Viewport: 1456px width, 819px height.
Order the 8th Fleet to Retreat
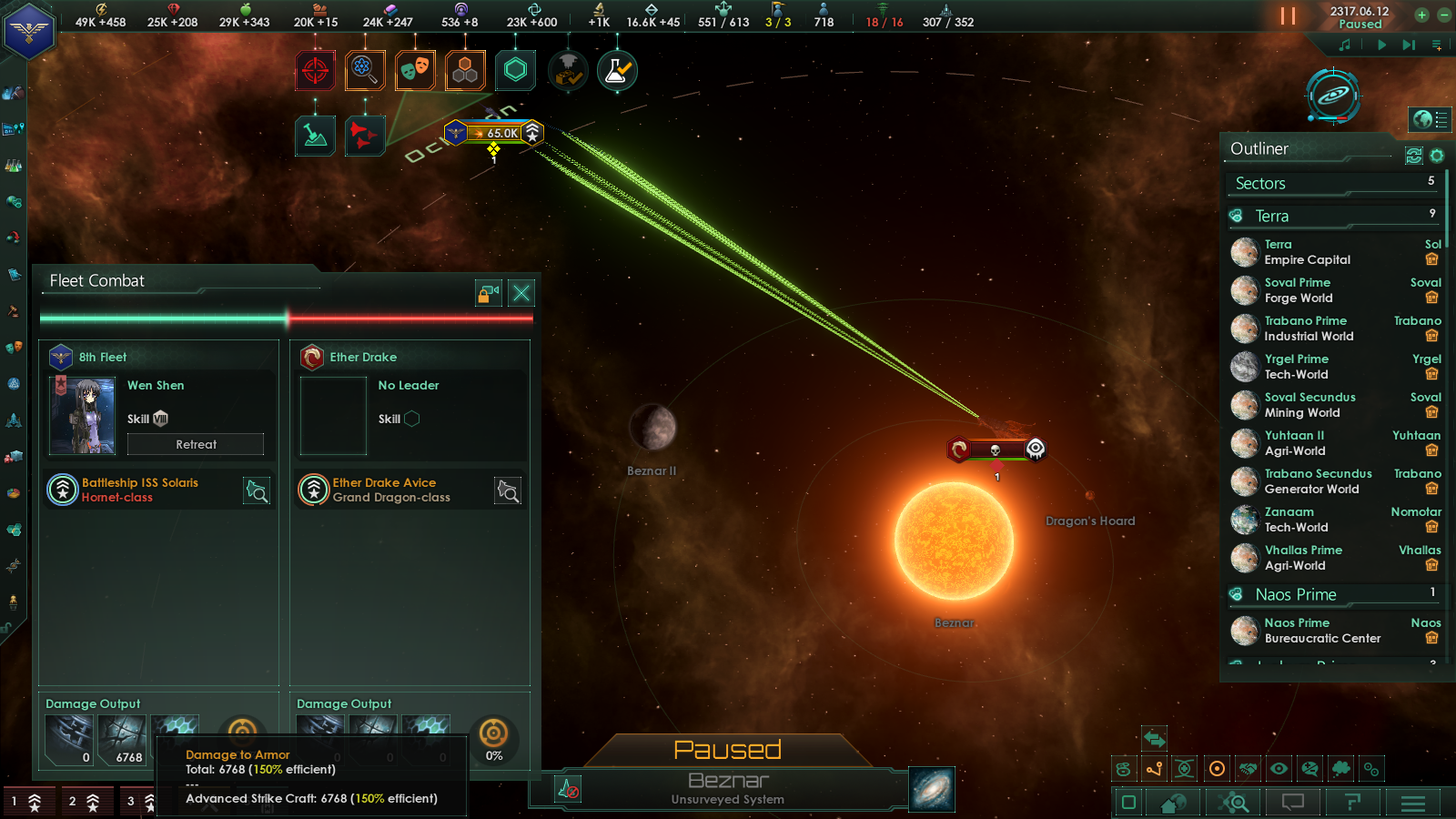pyautogui.click(x=196, y=444)
